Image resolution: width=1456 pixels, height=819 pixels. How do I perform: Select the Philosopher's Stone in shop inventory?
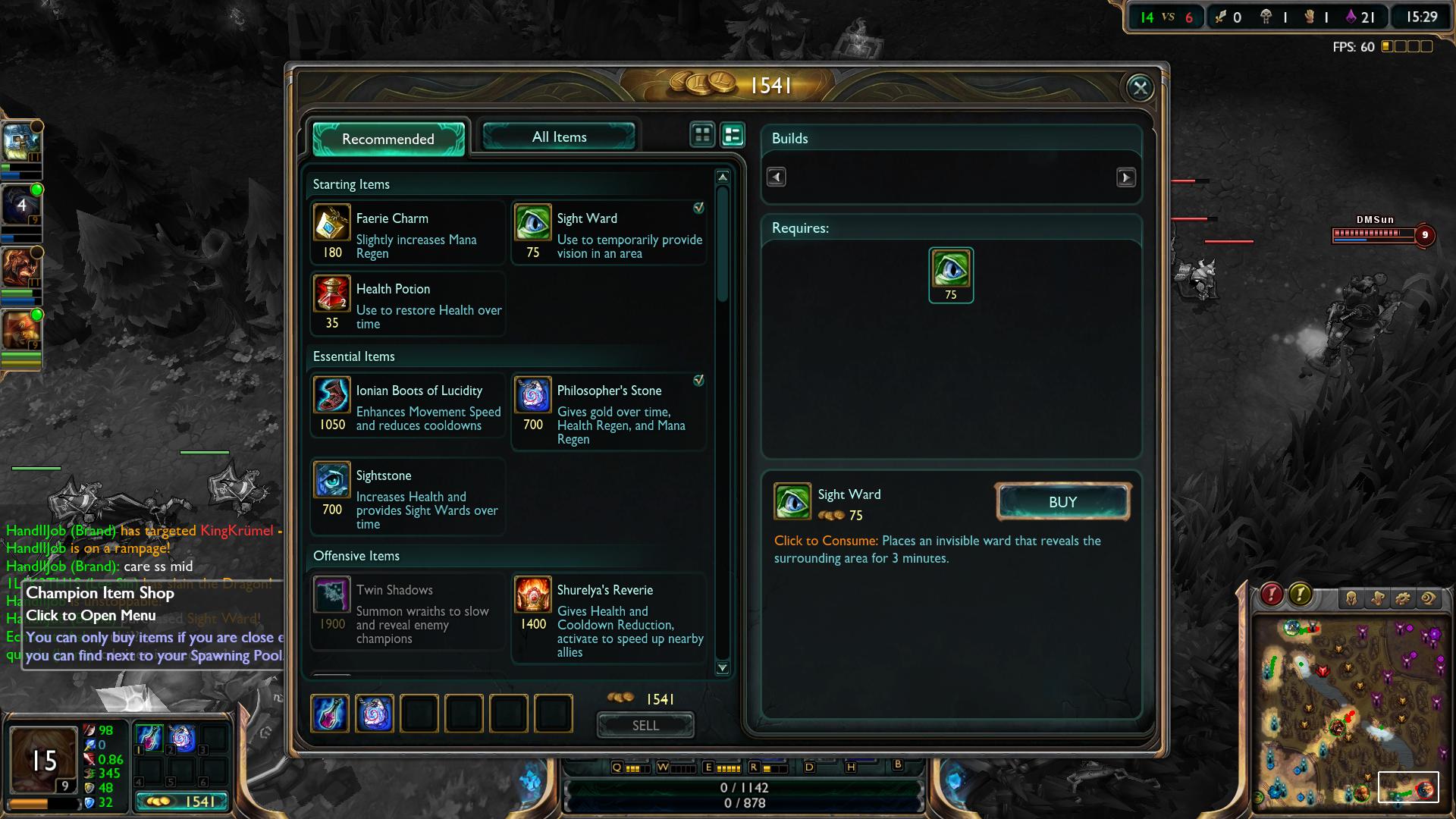375,714
